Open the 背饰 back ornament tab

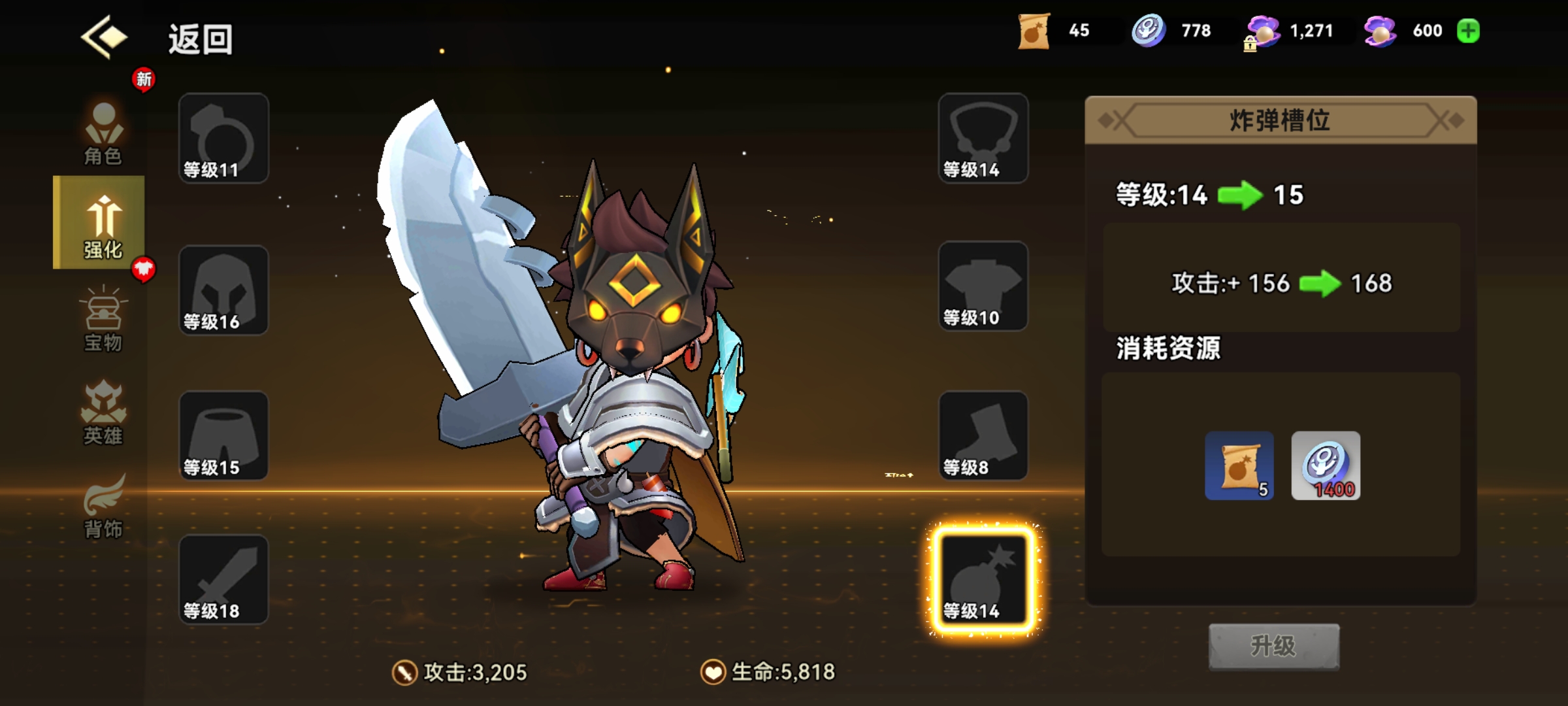pyautogui.click(x=103, y=506)
